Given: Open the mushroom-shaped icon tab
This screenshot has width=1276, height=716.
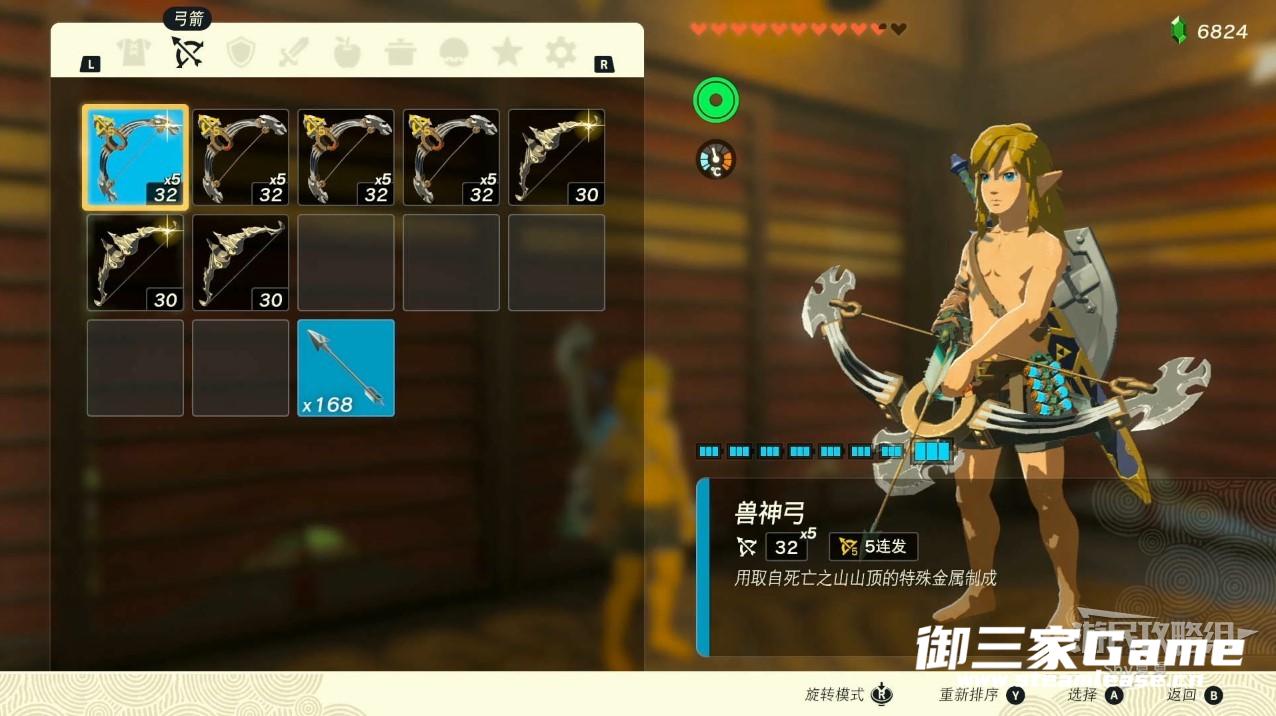Looking at the screenshot, I should point(454,52).
